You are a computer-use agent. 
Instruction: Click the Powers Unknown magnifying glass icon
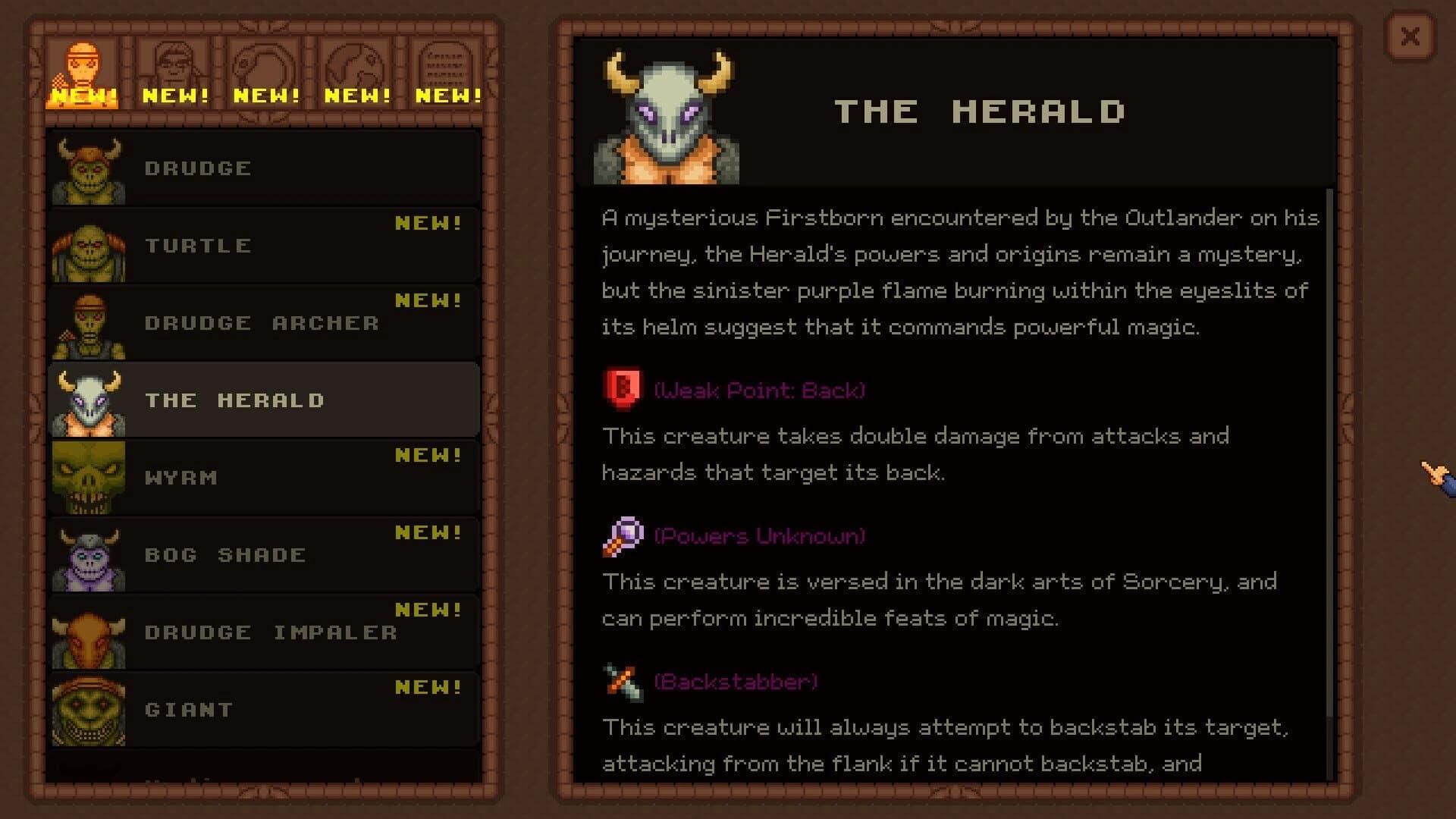tap(620, 535)
